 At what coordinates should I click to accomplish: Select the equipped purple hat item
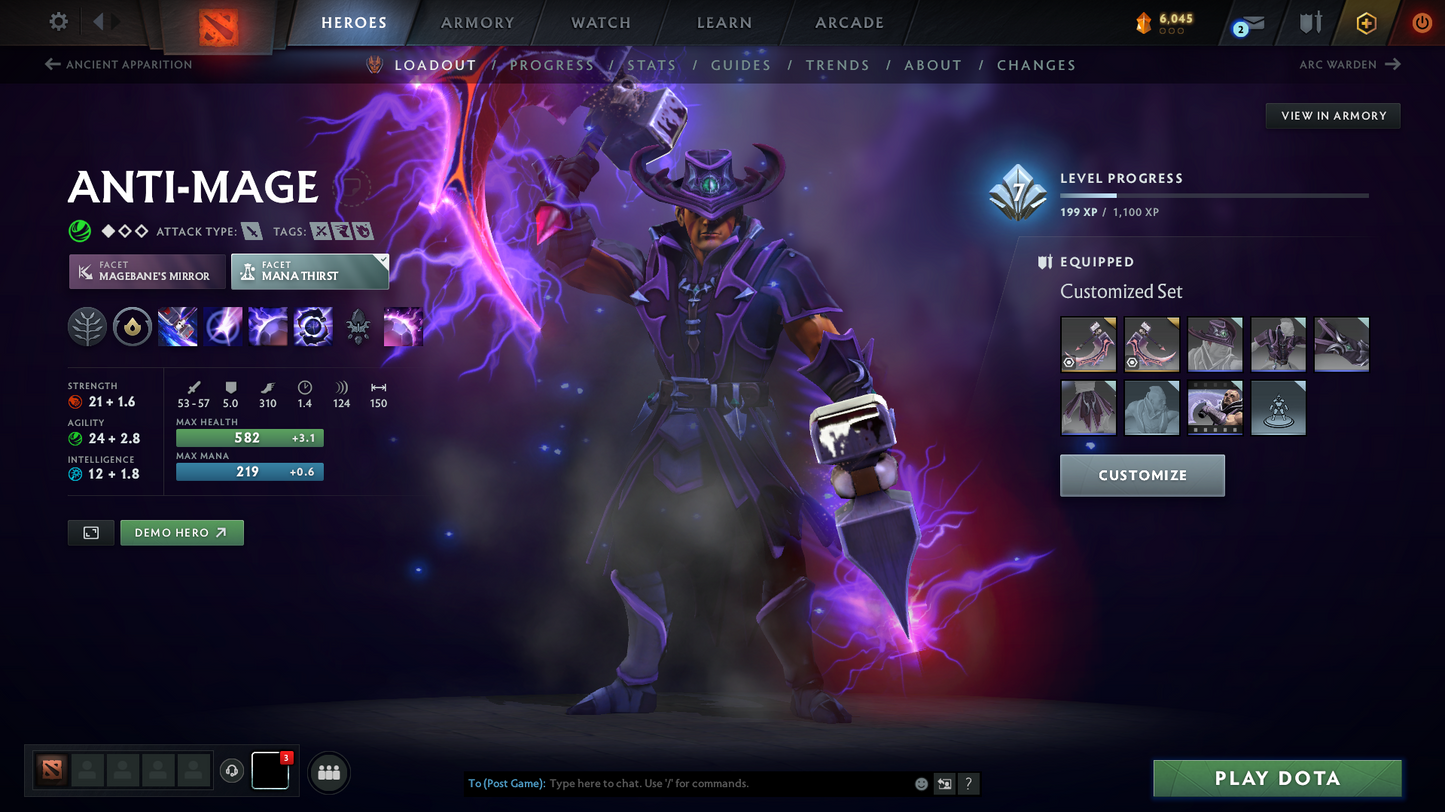1215,344
